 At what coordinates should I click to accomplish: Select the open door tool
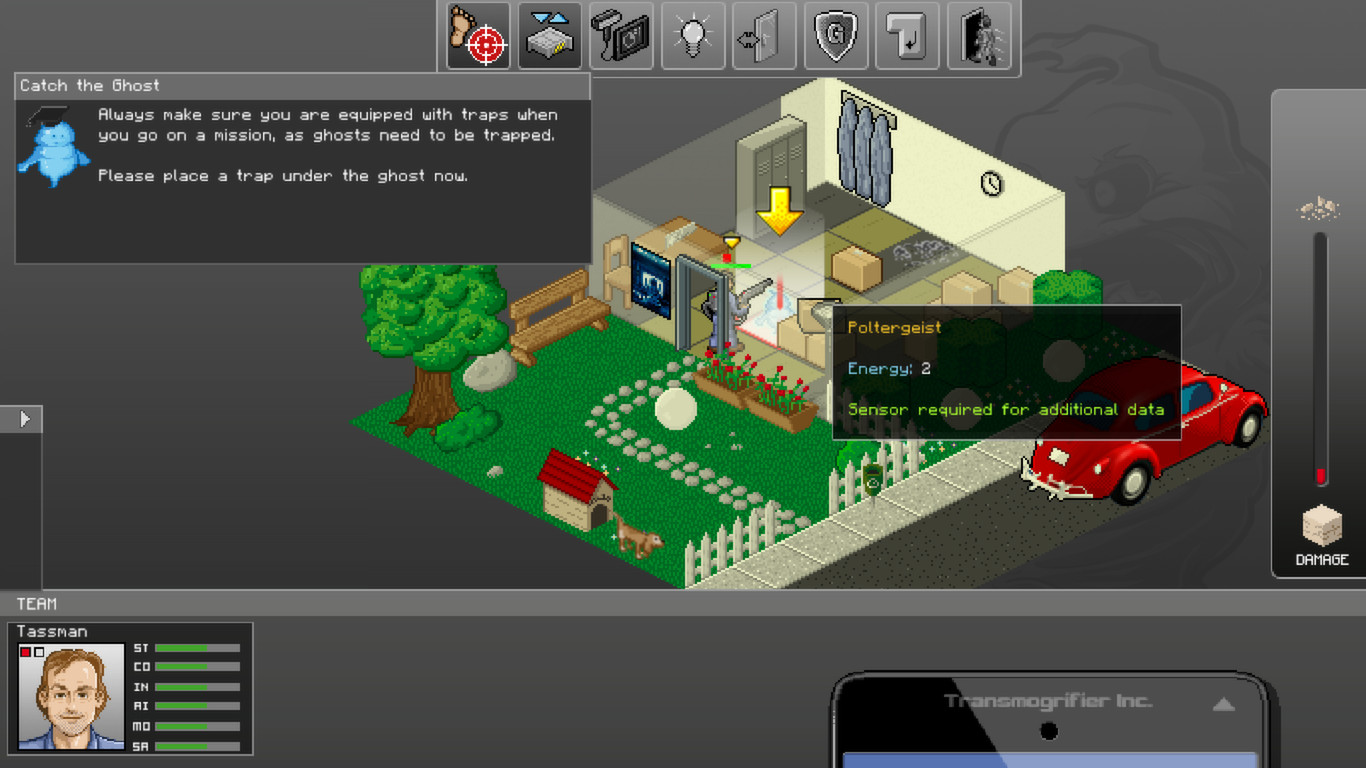pos(764,36)
